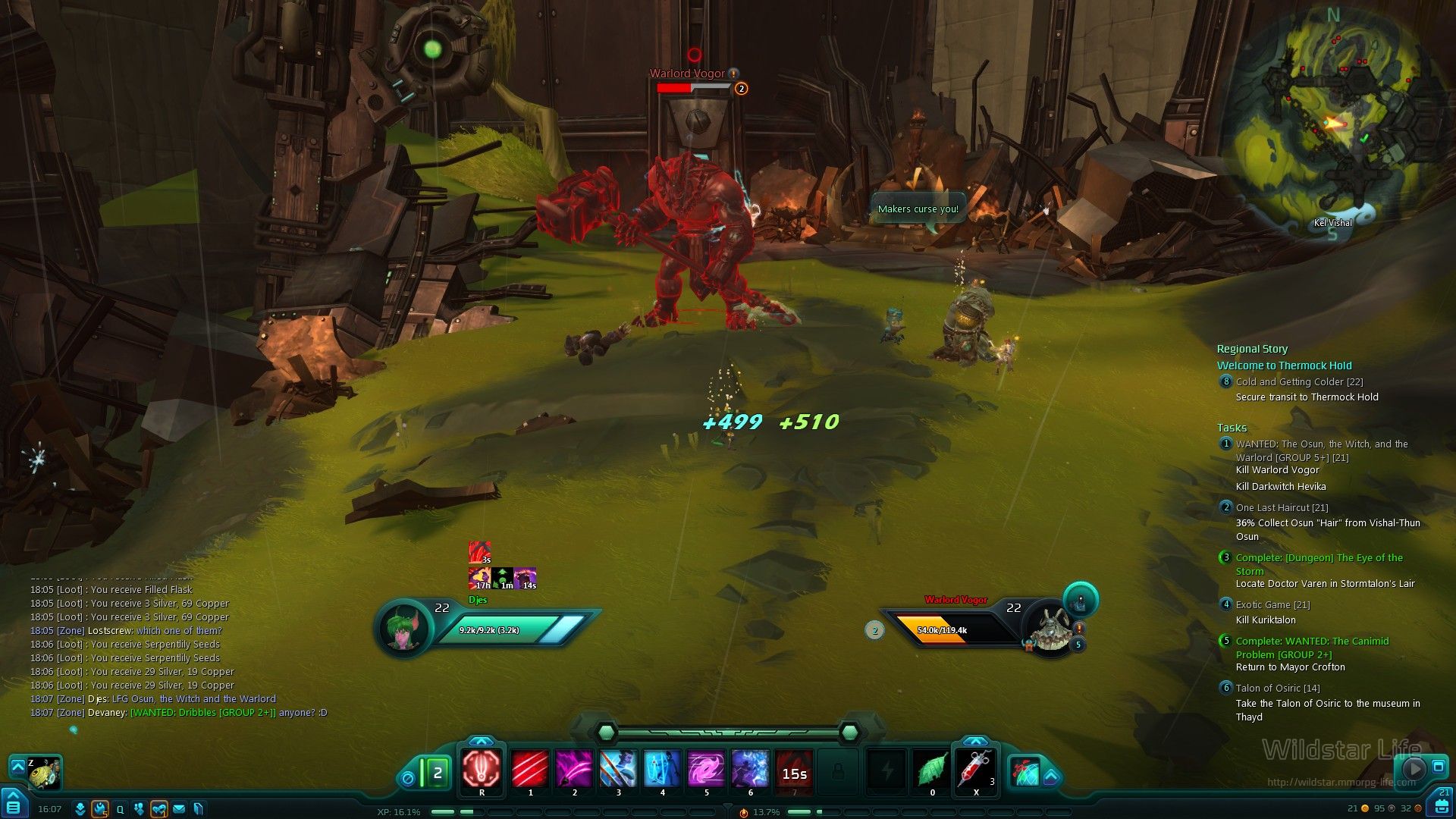Open the Exotic Game quest tracker entry
This screenshot has width=1456, height=819.
pyautogui.click(x=1272, y=604)
